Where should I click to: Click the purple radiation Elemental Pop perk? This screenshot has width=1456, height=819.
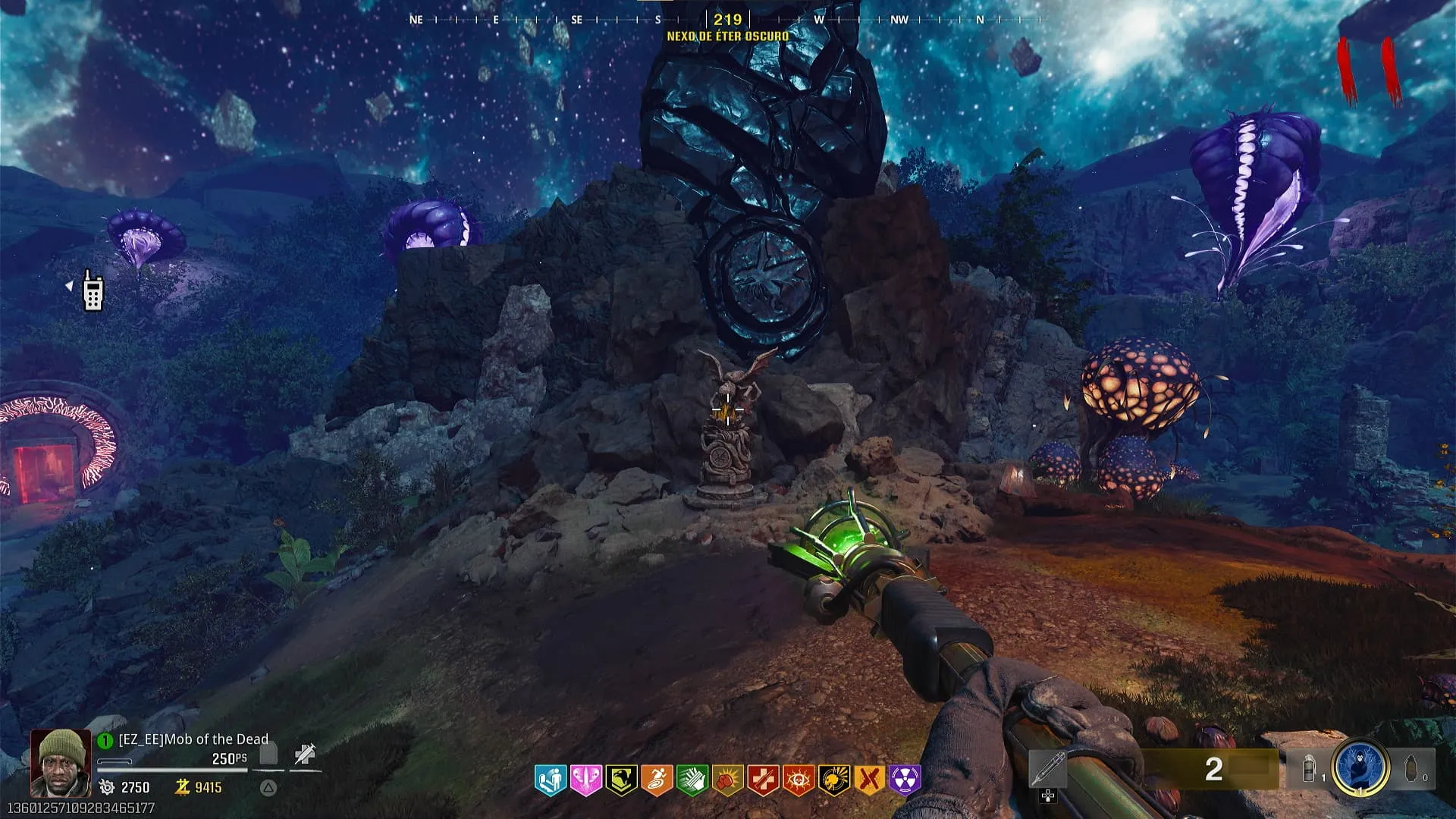pyautogui.click(x=905, y=780)
